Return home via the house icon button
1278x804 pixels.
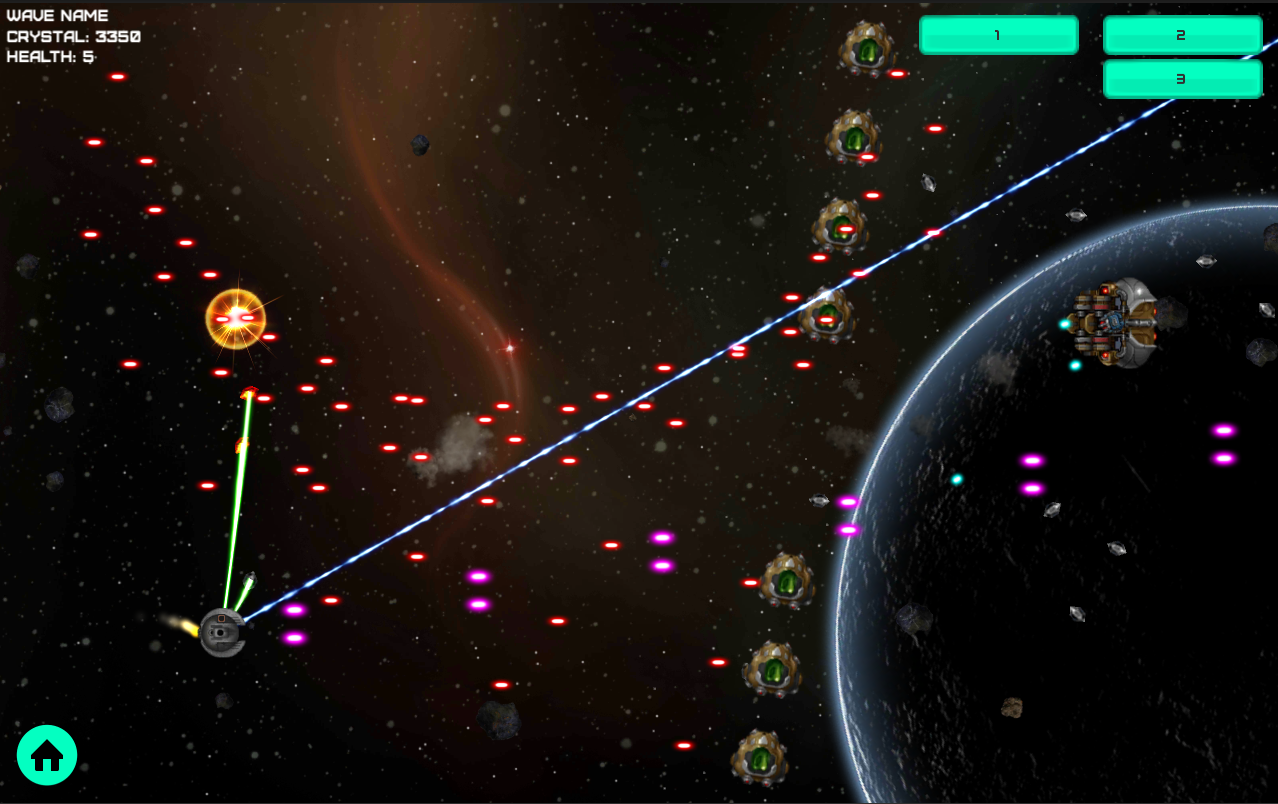click(47, 755)
